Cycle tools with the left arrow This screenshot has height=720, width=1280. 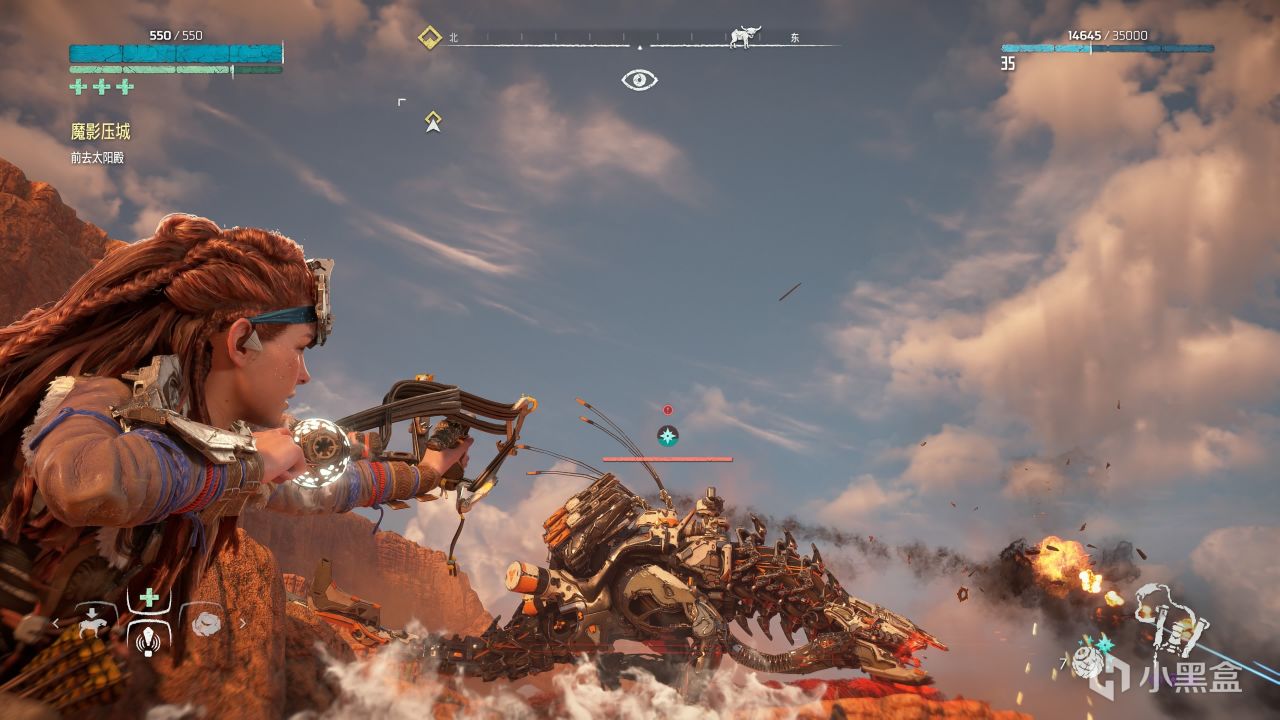click(56, 624)
